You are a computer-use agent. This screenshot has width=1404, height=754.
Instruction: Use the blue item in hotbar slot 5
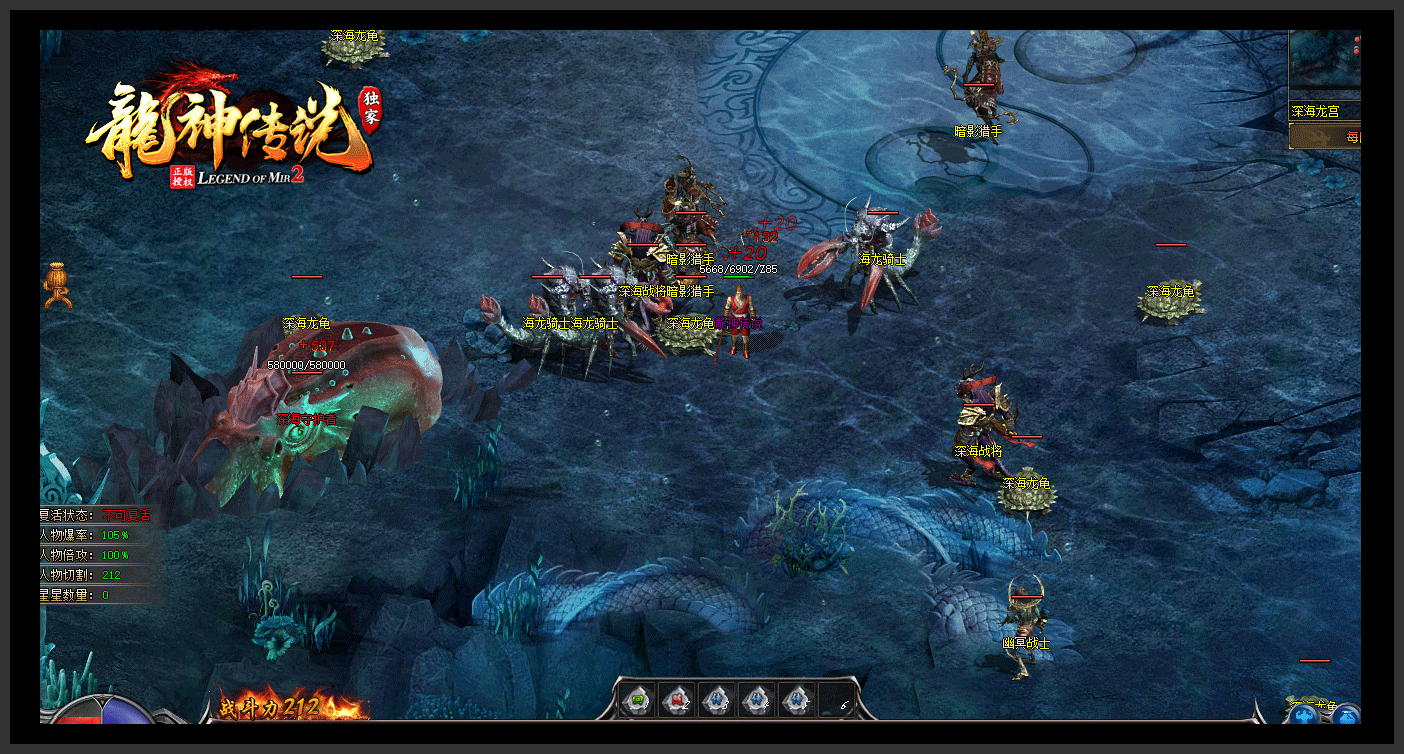click(x=796, y=699)
